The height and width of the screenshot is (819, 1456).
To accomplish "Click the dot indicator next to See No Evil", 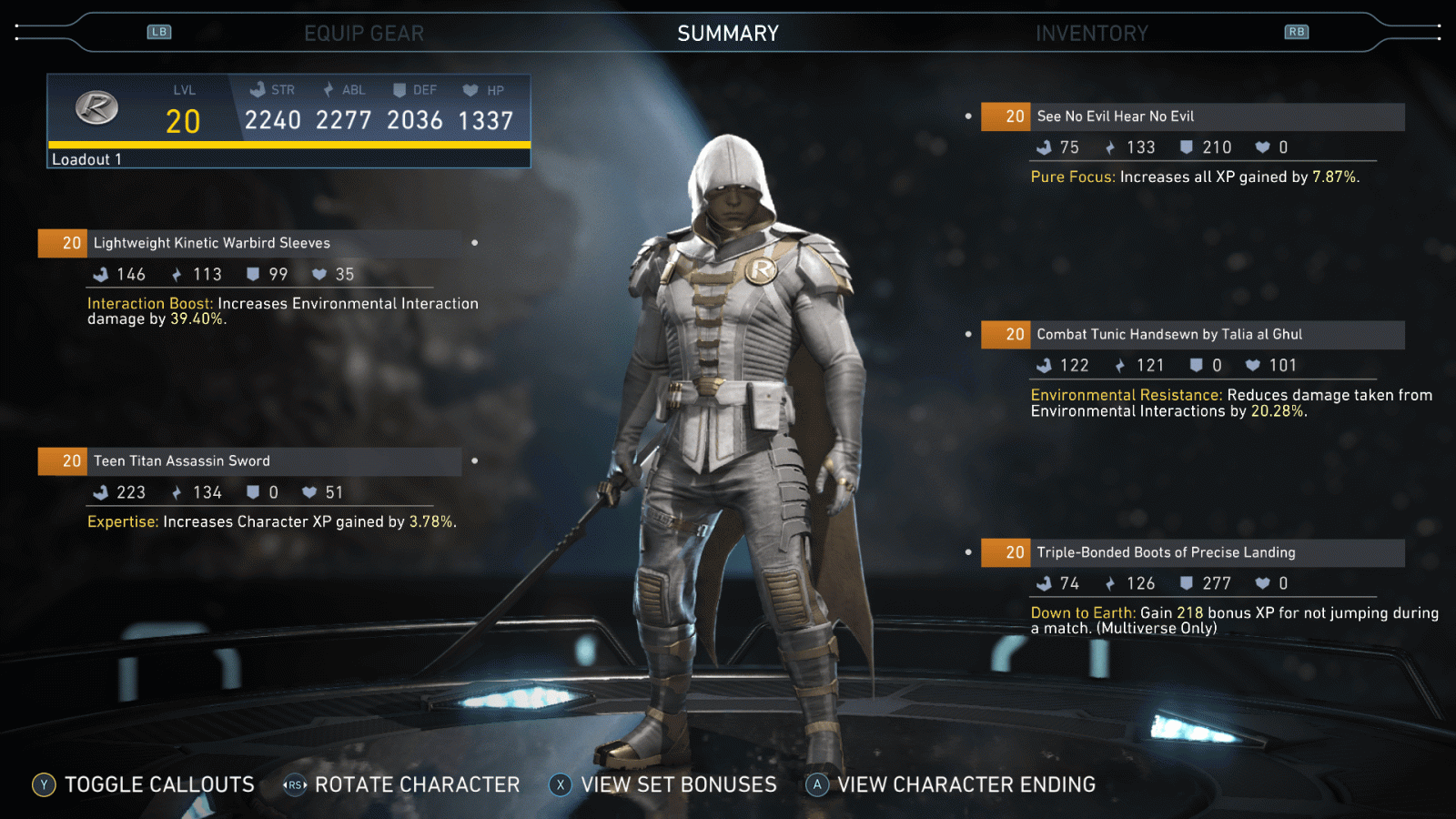I will pyautogui.click(x=968, y=116).
